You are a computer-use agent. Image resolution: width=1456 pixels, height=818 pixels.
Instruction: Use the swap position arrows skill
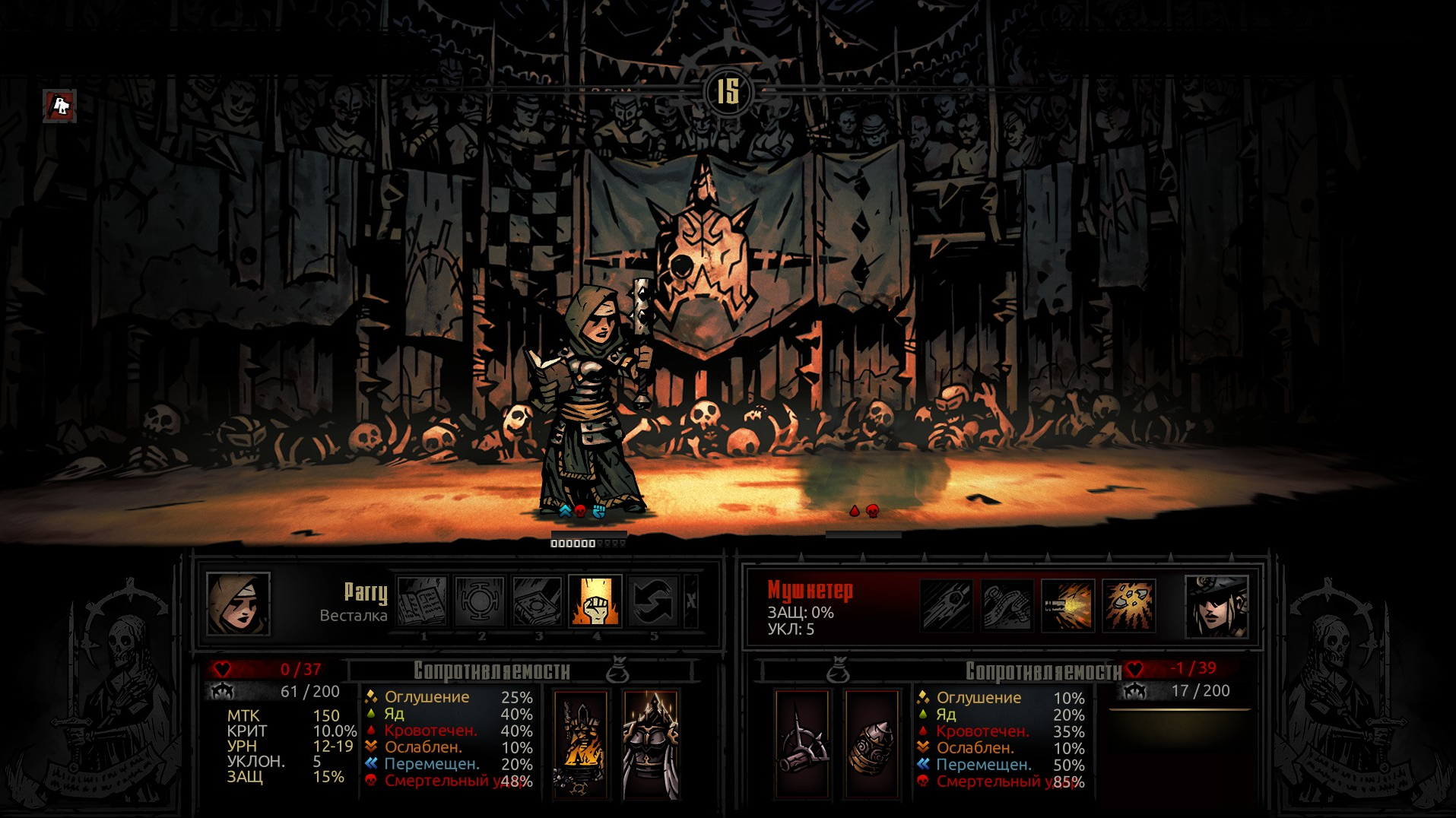[x=653, y=601]
